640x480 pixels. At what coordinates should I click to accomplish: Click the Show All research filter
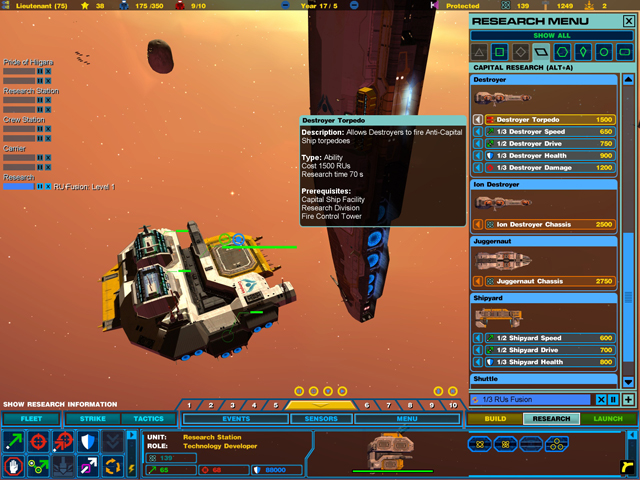point(551,36)
